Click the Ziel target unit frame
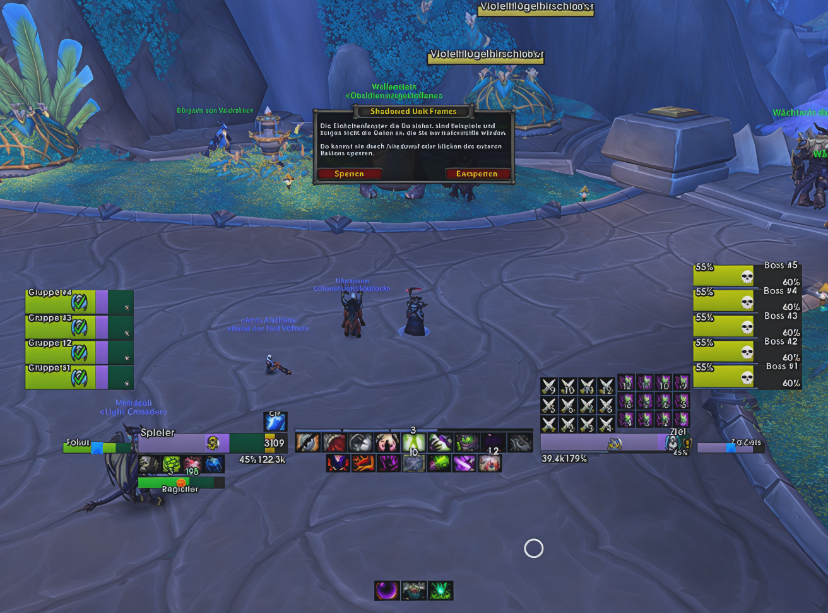 (612, 443)
